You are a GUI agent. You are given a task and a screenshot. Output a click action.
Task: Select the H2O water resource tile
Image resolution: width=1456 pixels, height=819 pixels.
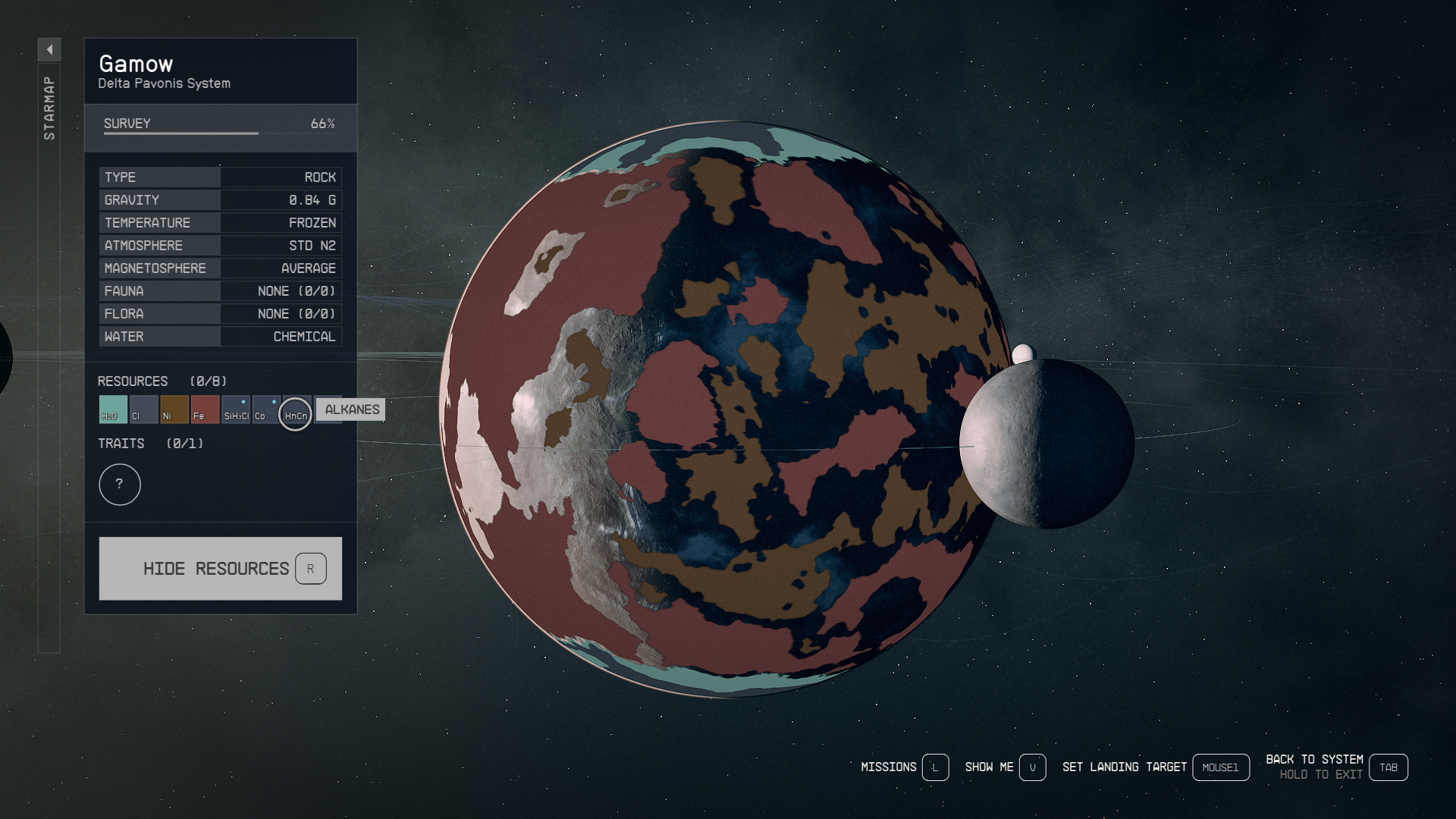113,409
